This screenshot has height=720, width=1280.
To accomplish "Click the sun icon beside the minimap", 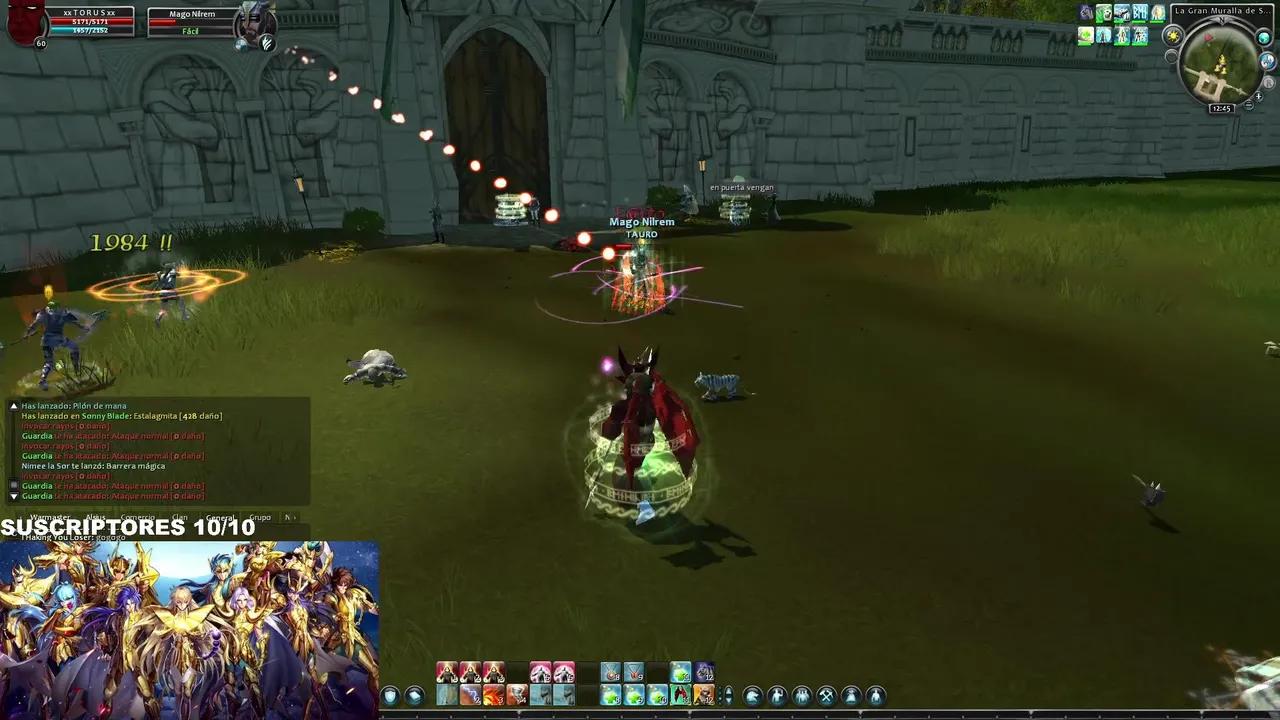I will click(x=1173, y=36).
